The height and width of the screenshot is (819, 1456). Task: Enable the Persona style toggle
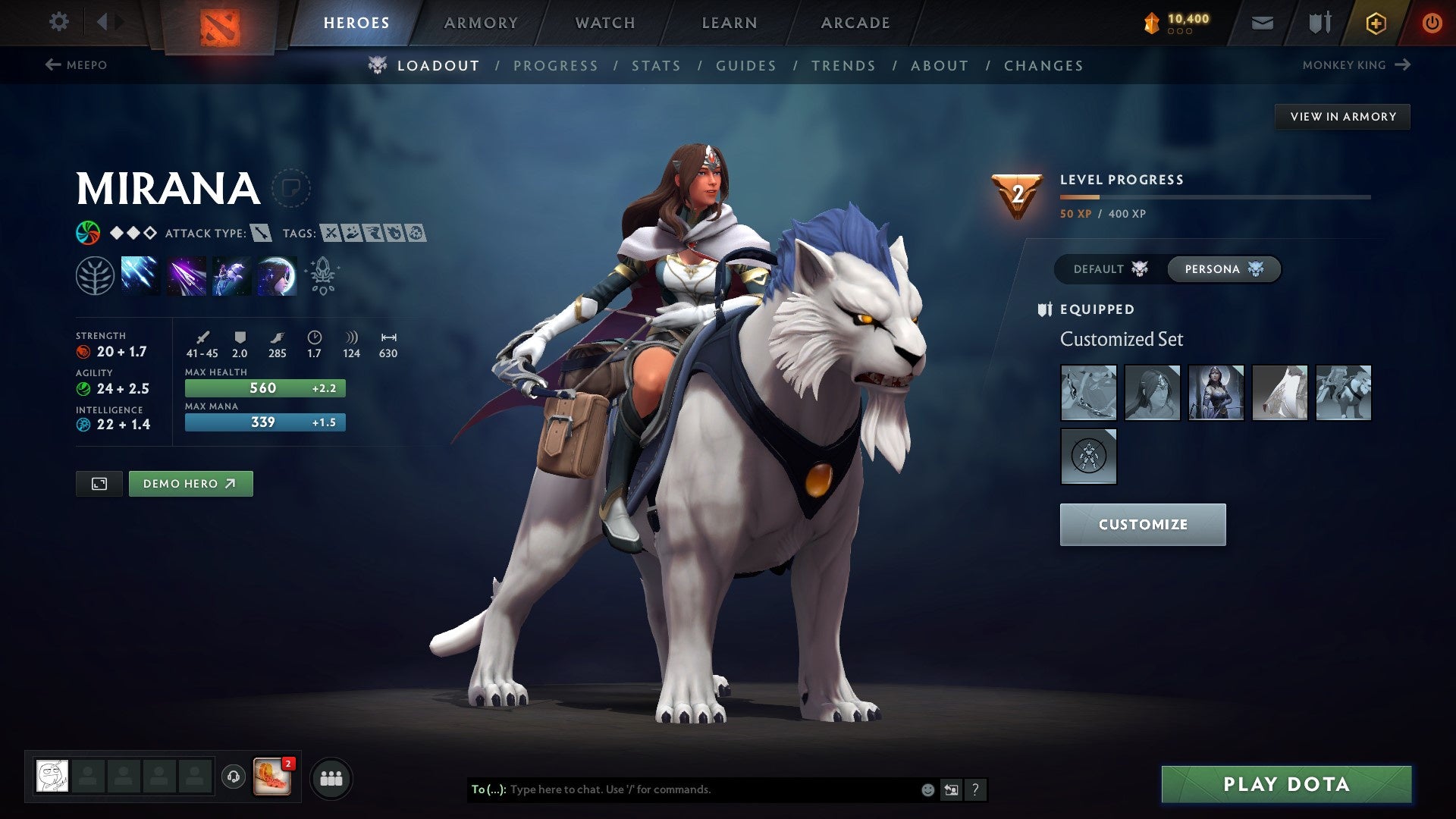(1223, 268)
